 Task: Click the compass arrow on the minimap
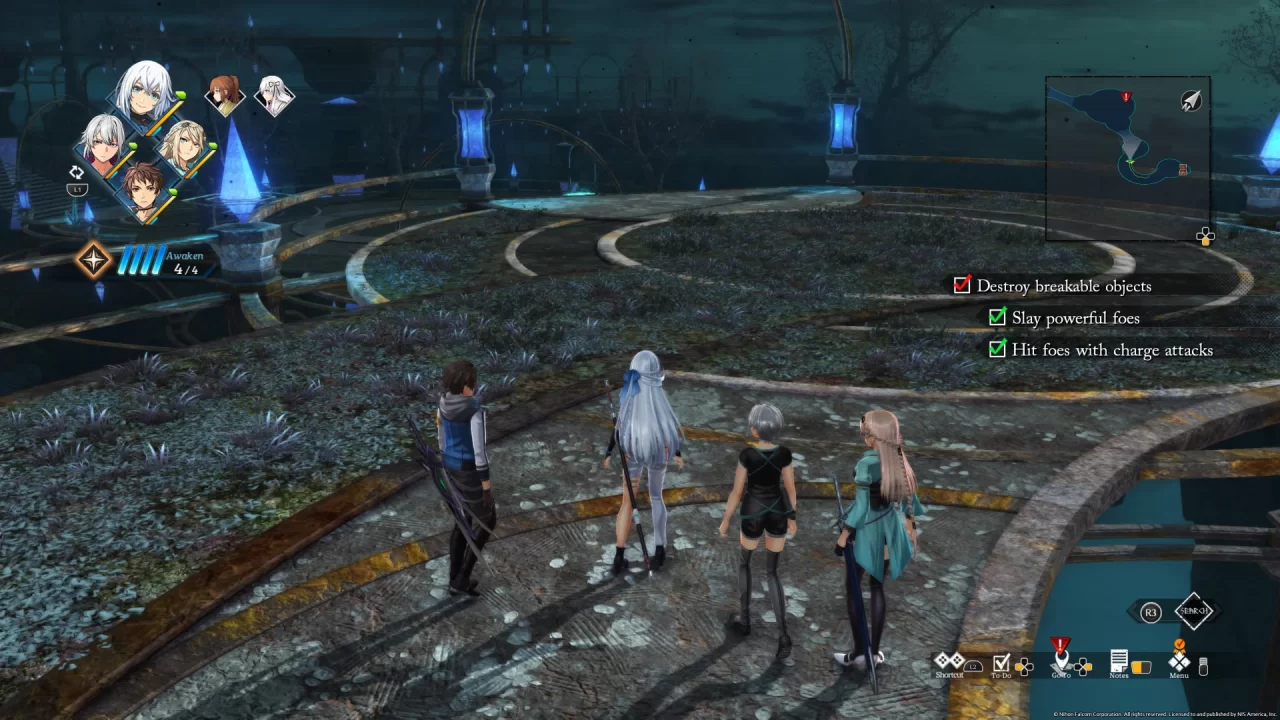1190,101
